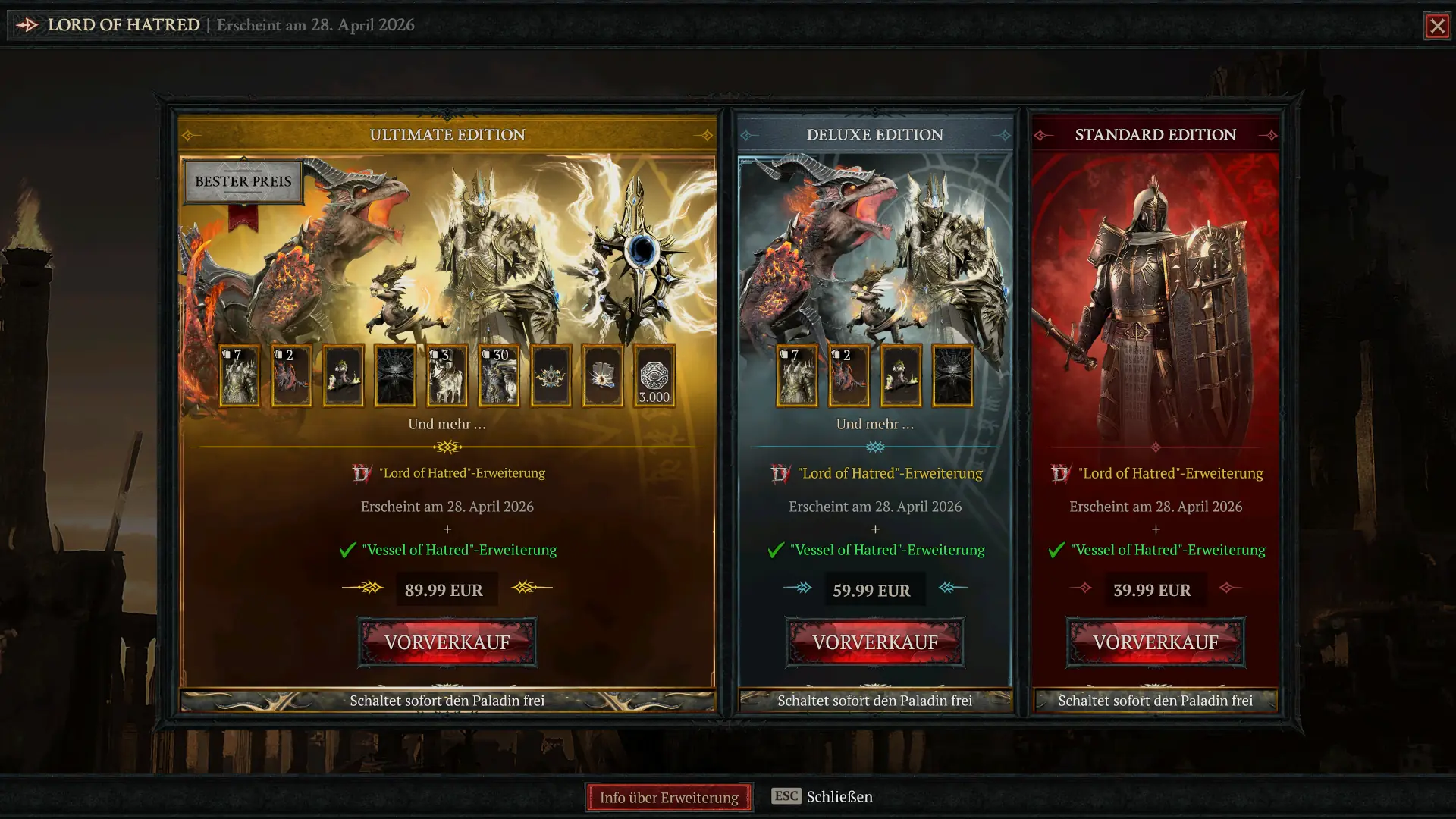1456x819 pixels.
Task: Expand 'Und mehr …' in Ultimate Edition
Action: click(447, 425)
